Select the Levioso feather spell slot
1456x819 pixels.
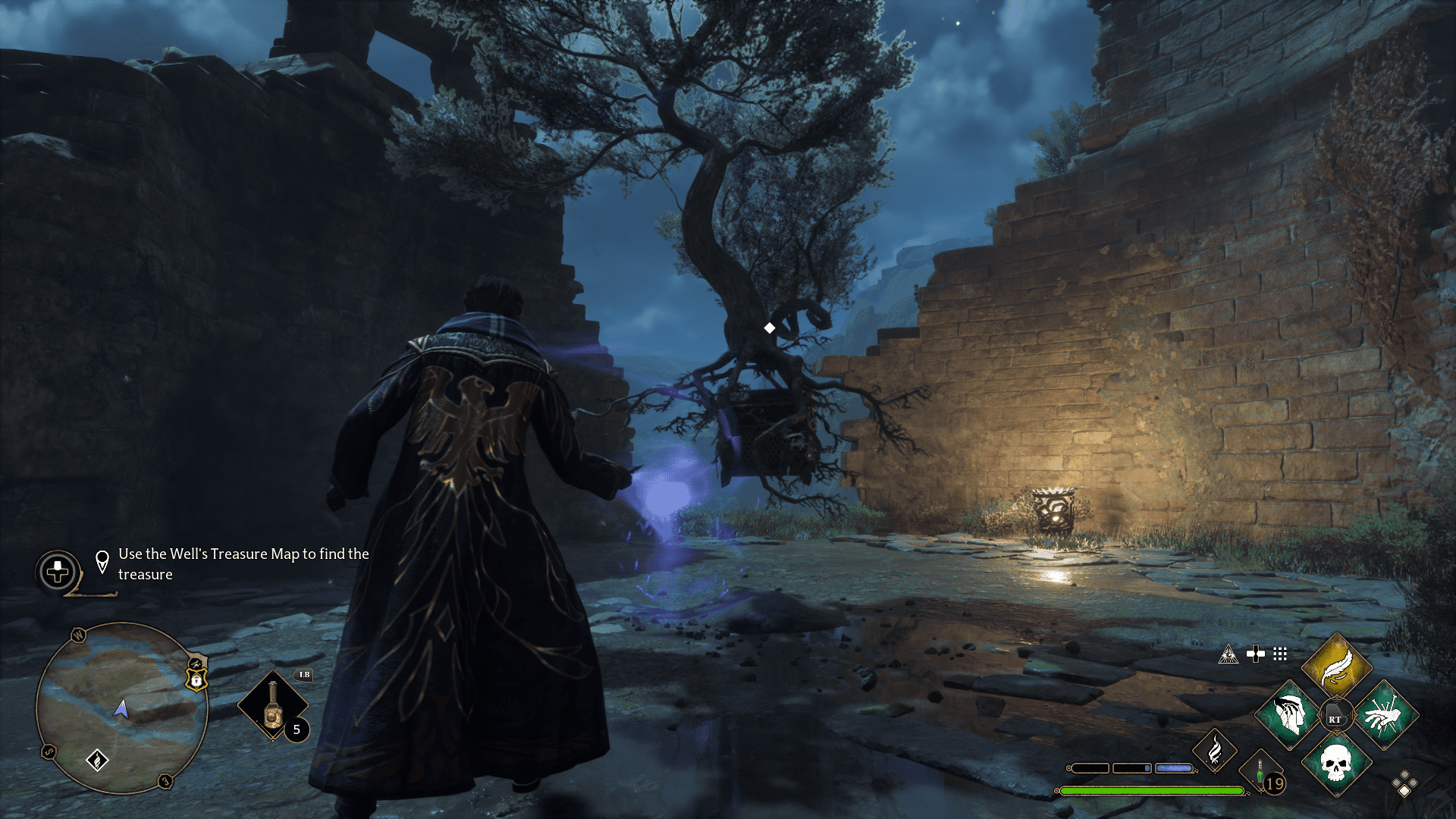[x=1336, y=667]
